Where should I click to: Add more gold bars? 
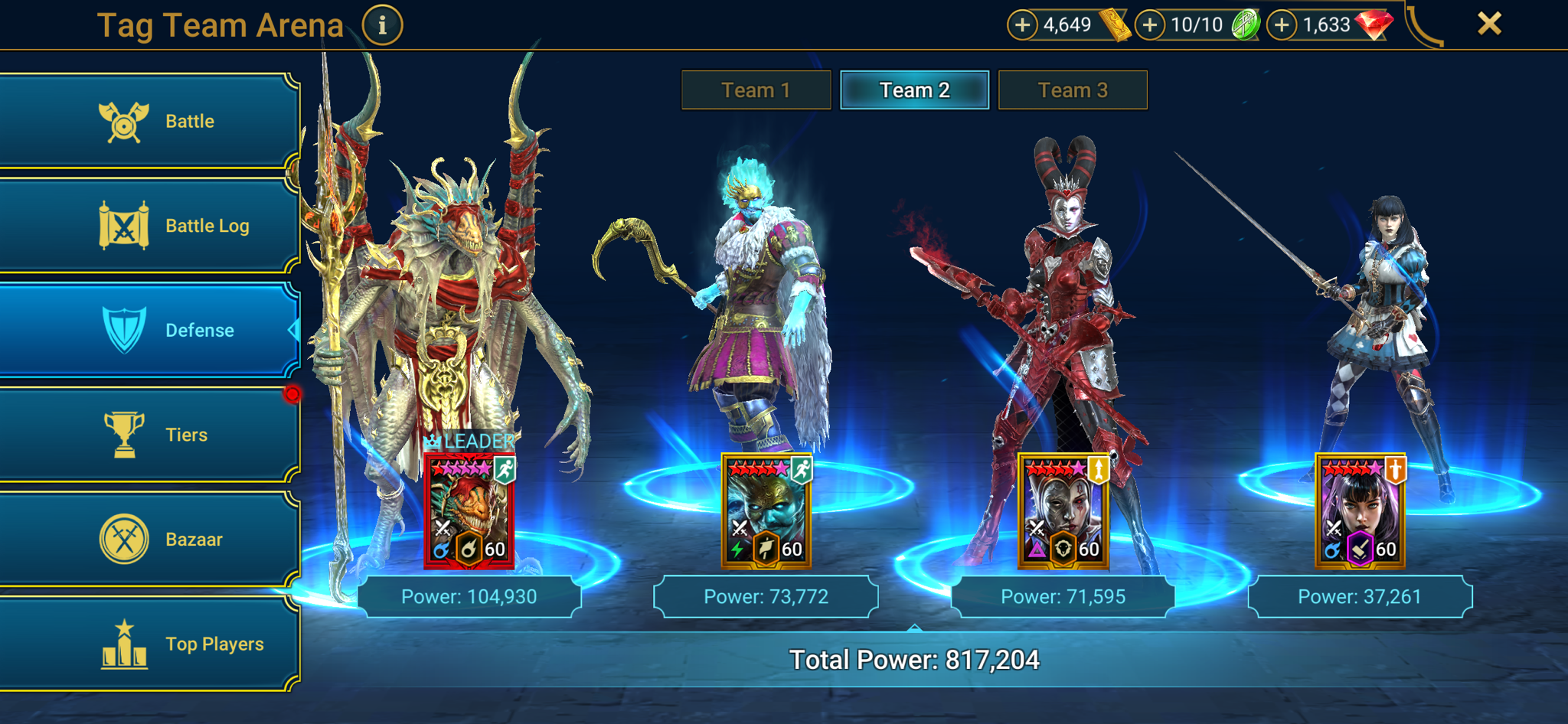point(1022,24)
